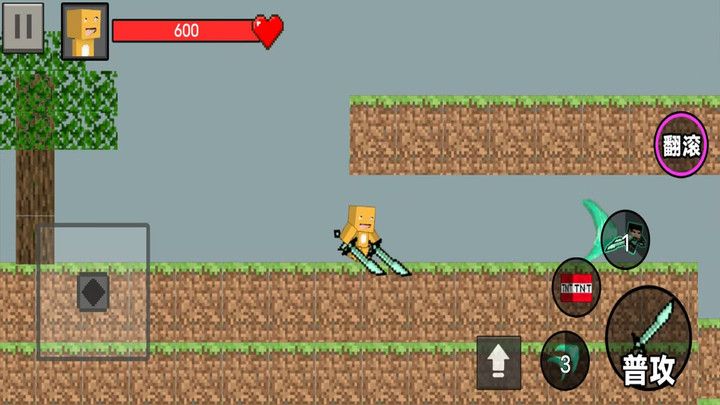Use the skill icon numbered 3

(x=565, y=361)
